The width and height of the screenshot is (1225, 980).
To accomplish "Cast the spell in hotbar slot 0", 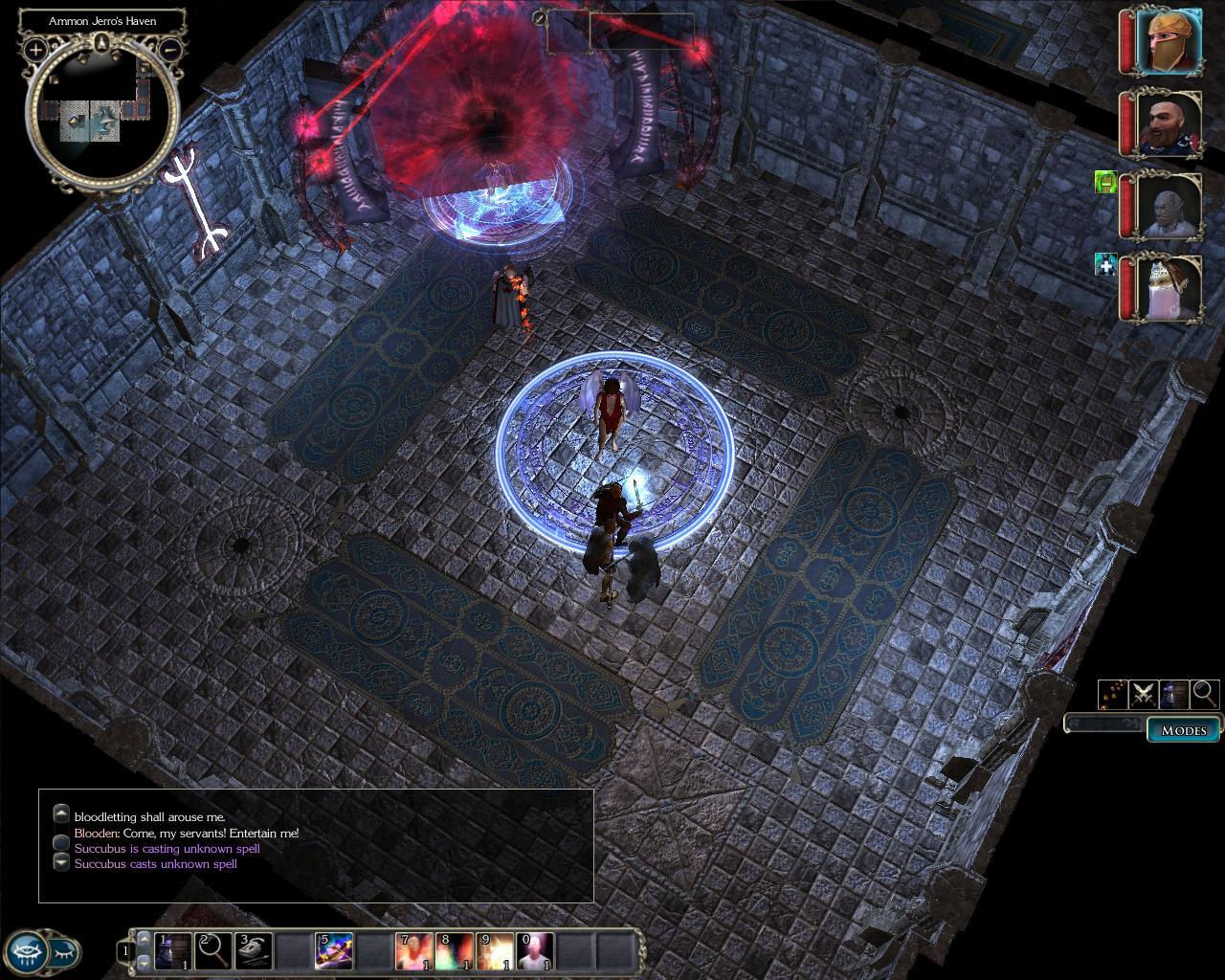I will click(x=536, y=951).
